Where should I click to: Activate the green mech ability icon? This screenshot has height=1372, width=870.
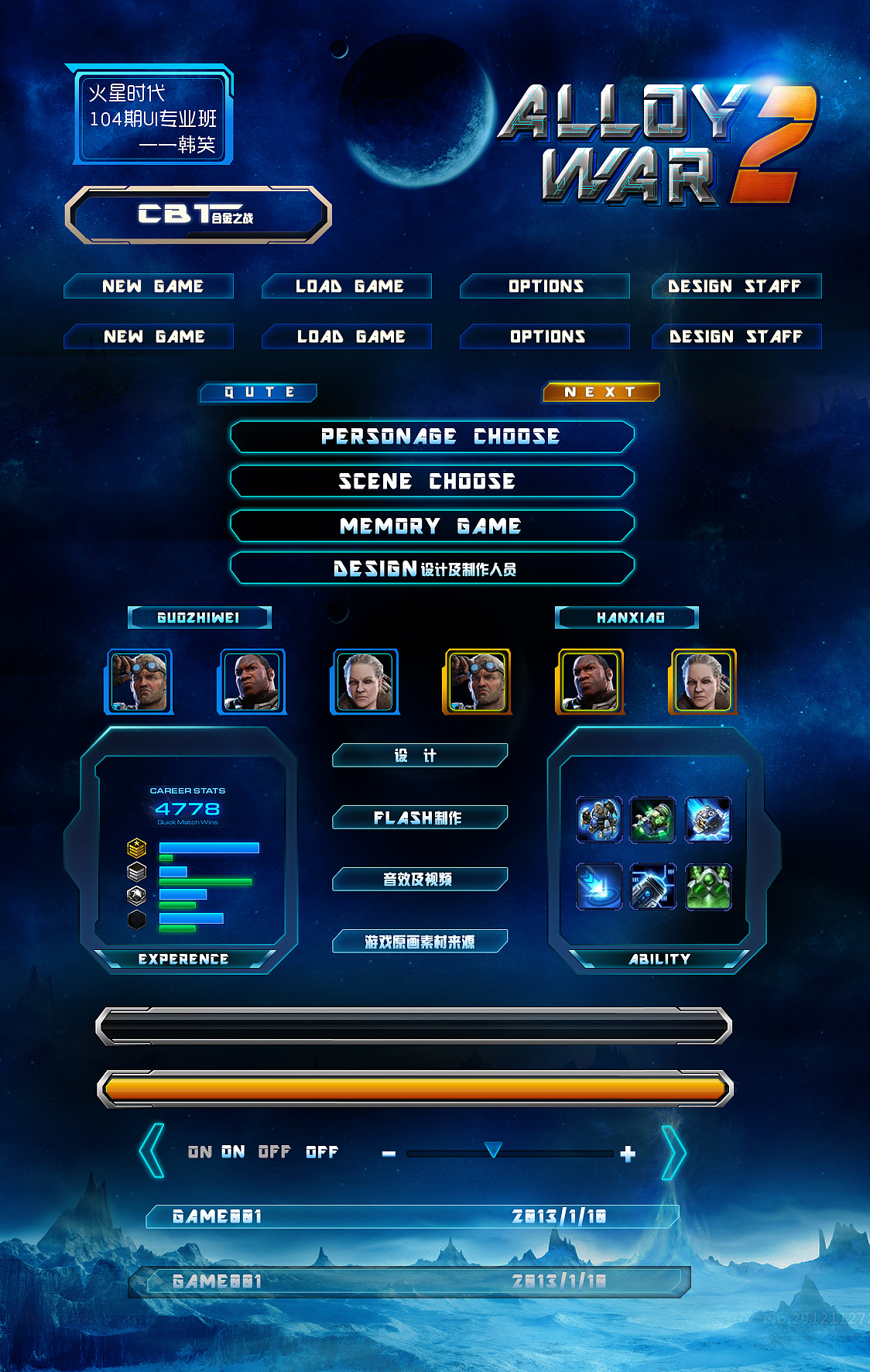[708, 887]
